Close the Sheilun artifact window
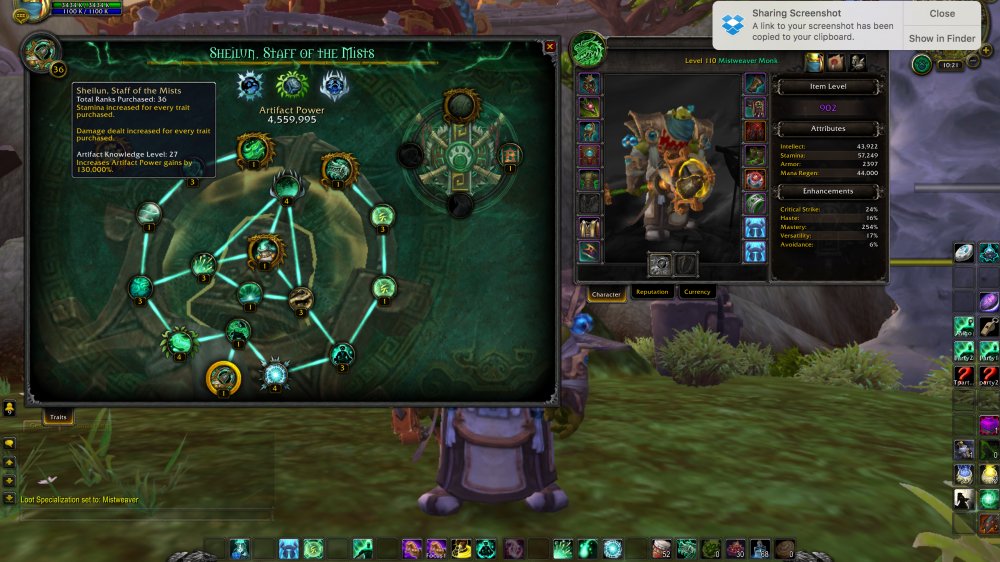Image resolution: width=1000 pixels, height=562 pixels. (550, 47)
